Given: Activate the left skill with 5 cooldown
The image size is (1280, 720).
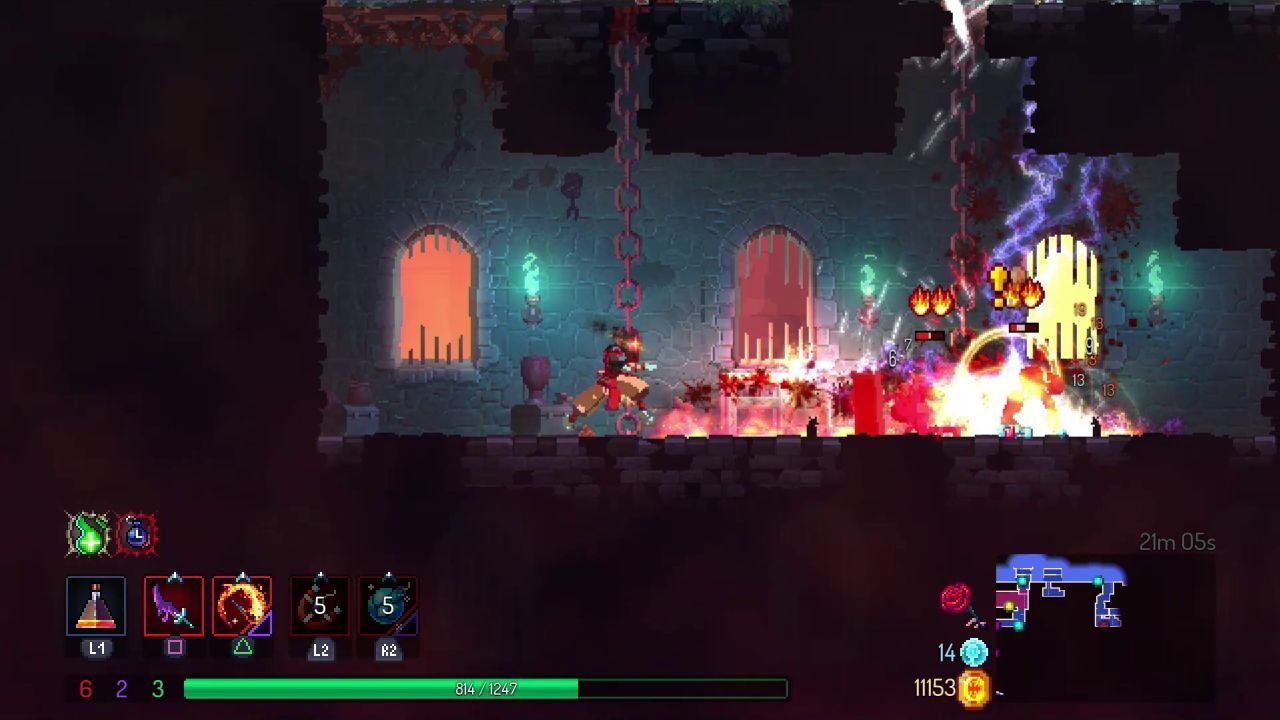Looking at the screenshot, I should click(320, 606).
